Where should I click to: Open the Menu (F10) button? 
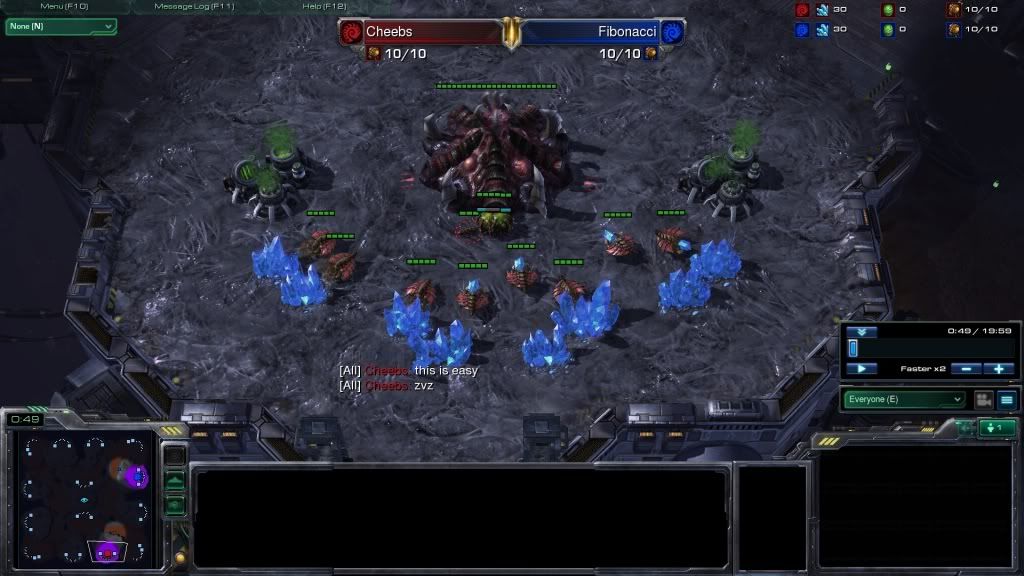pyautogui.click(x=65, y=6)
